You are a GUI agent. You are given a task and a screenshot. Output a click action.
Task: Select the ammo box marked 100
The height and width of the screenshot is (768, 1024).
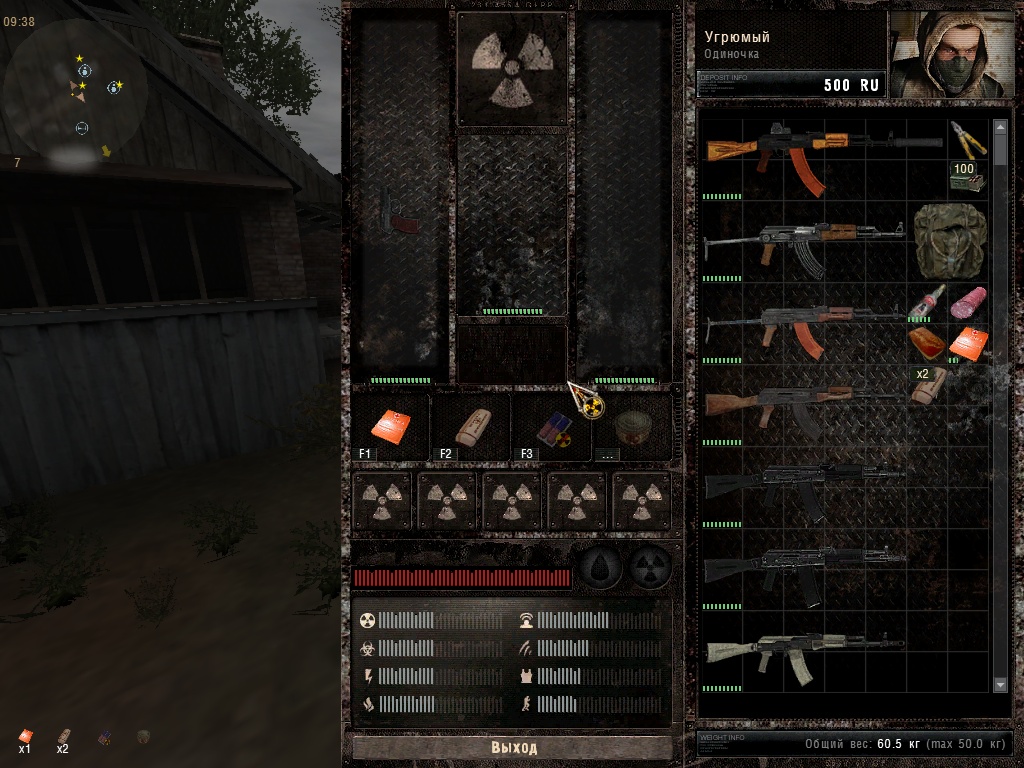click(x=965, y=178)
